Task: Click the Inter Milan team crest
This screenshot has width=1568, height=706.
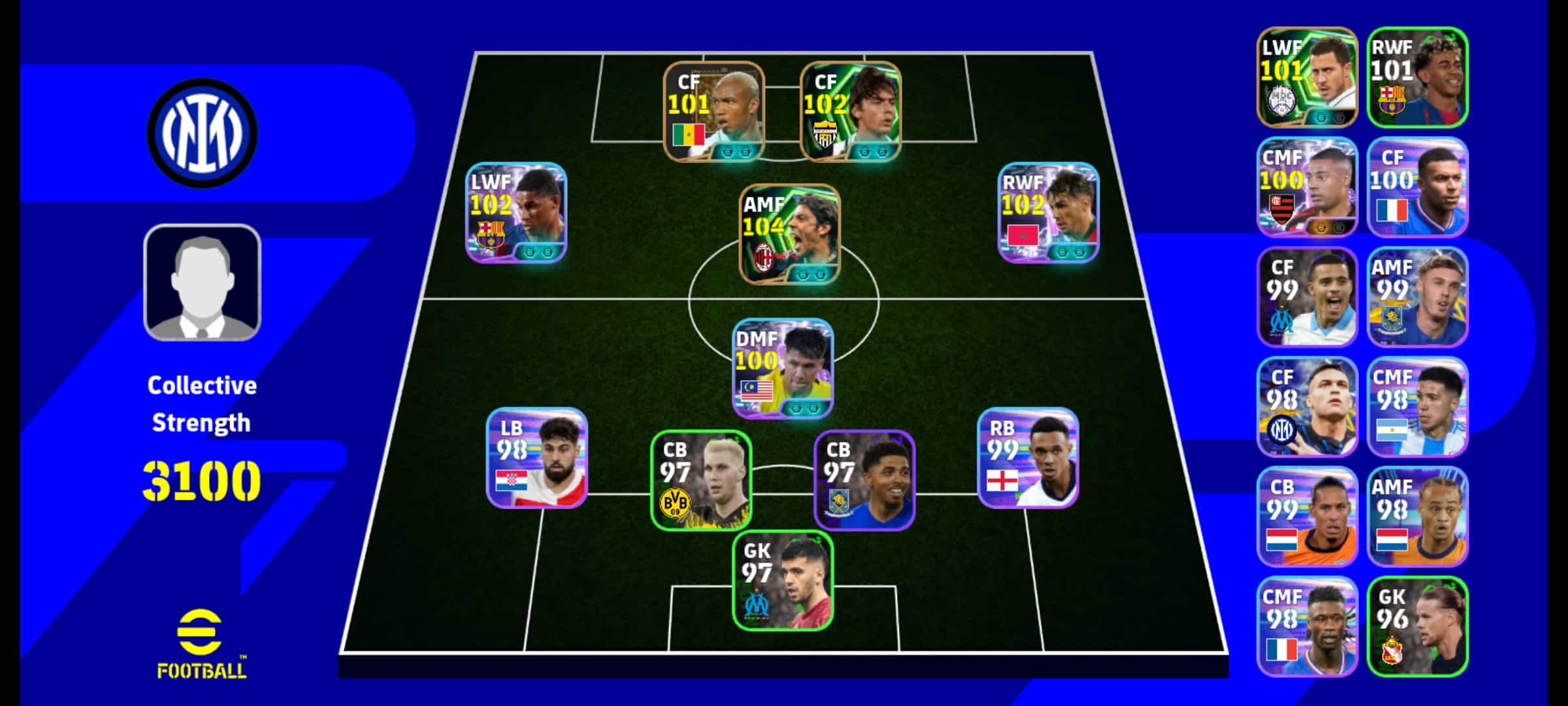Action: 203,133
